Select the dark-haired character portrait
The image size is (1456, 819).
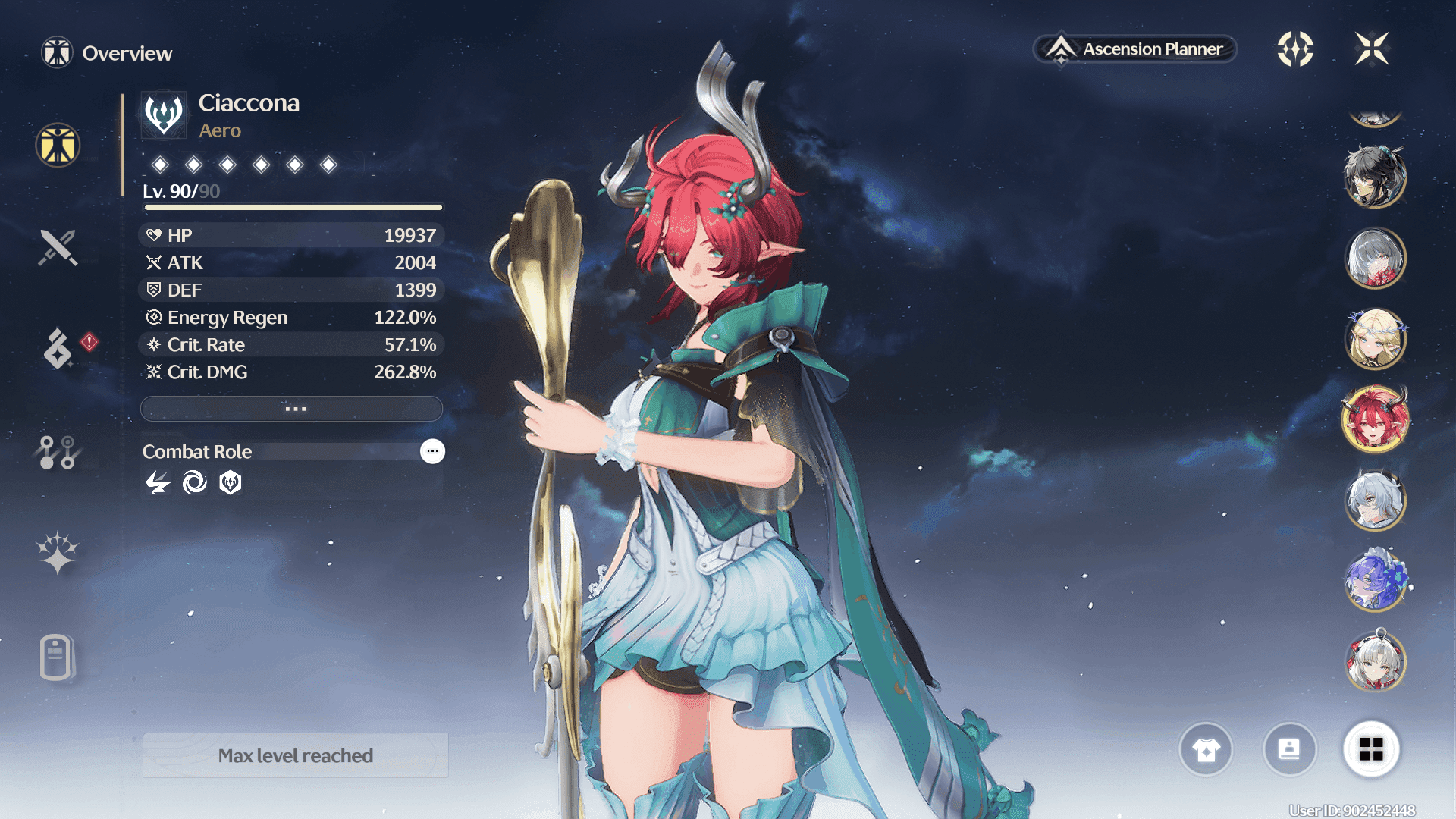pos(1375,177)
